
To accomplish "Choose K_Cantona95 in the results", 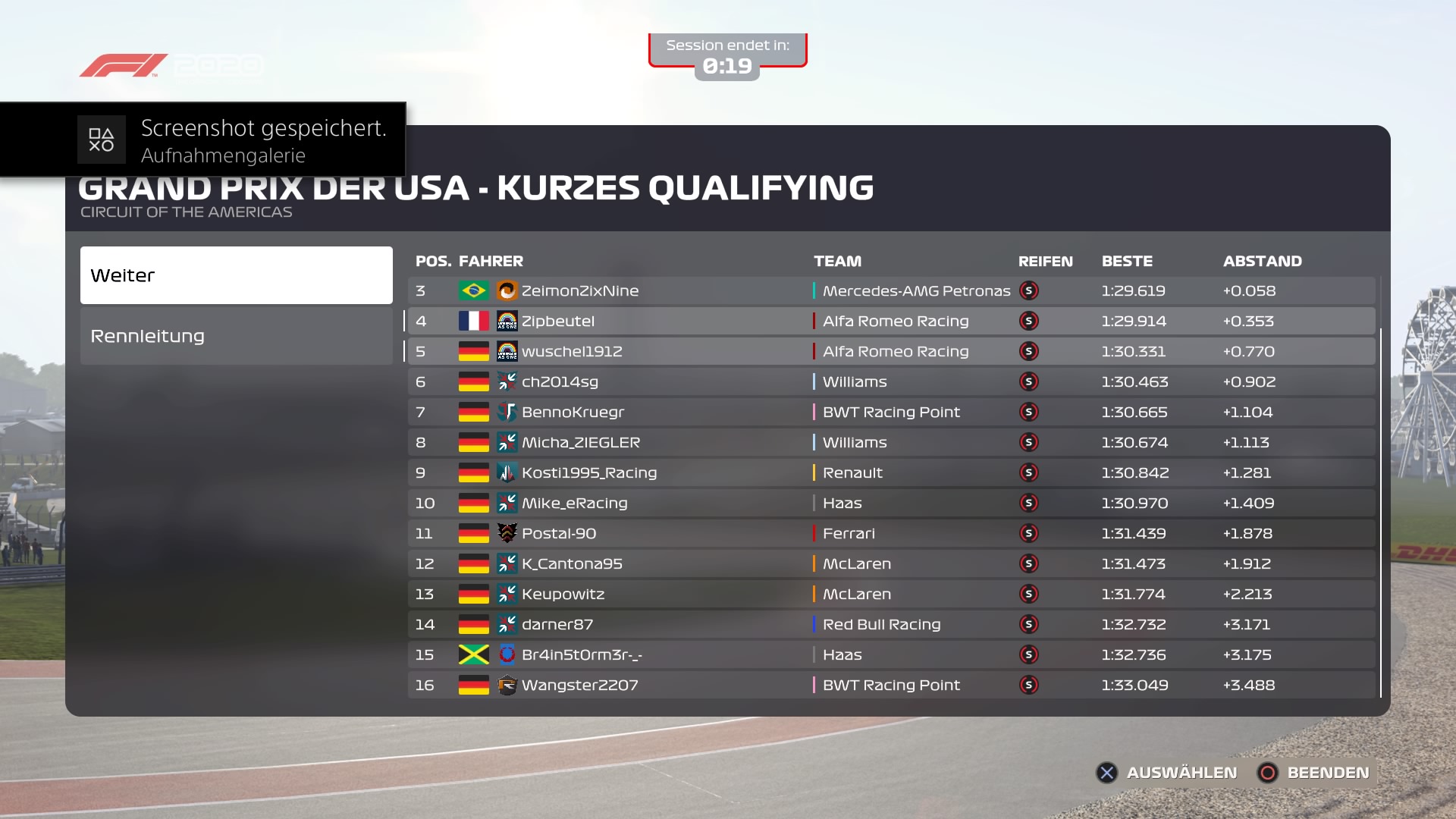I will coord(891,564).
